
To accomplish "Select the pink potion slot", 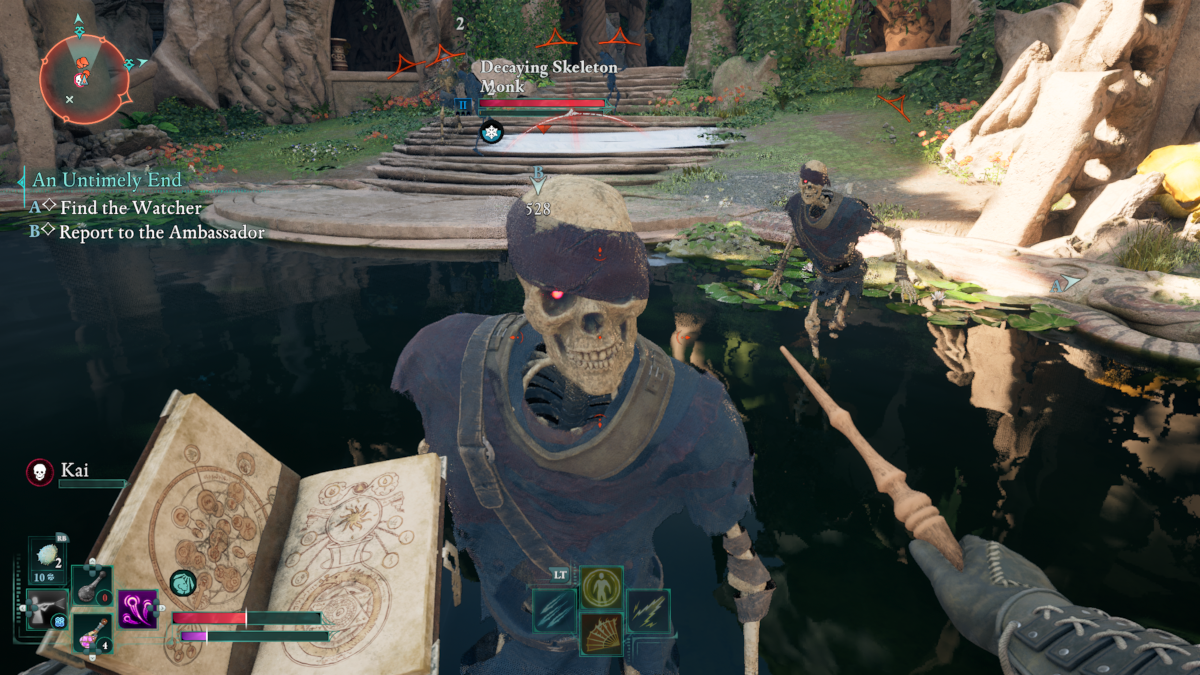I will coord(92,634).
